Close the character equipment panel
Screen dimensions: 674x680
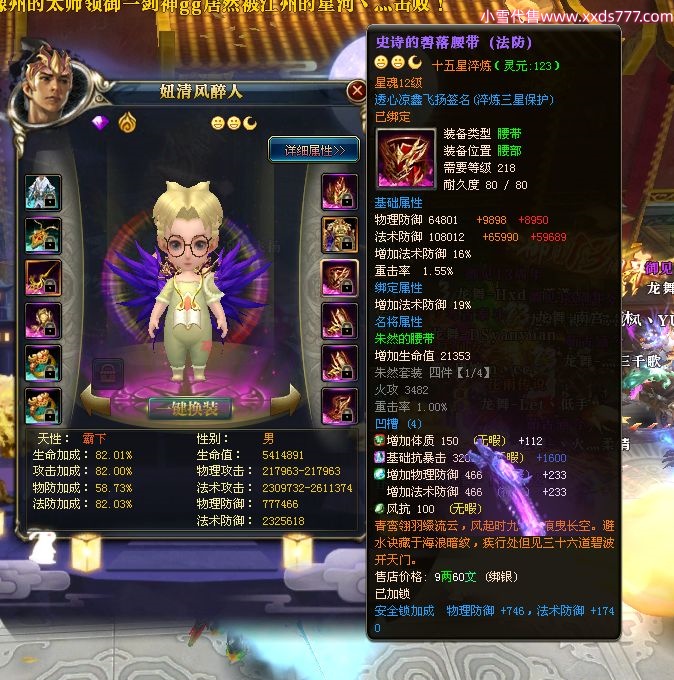(356, 92)
